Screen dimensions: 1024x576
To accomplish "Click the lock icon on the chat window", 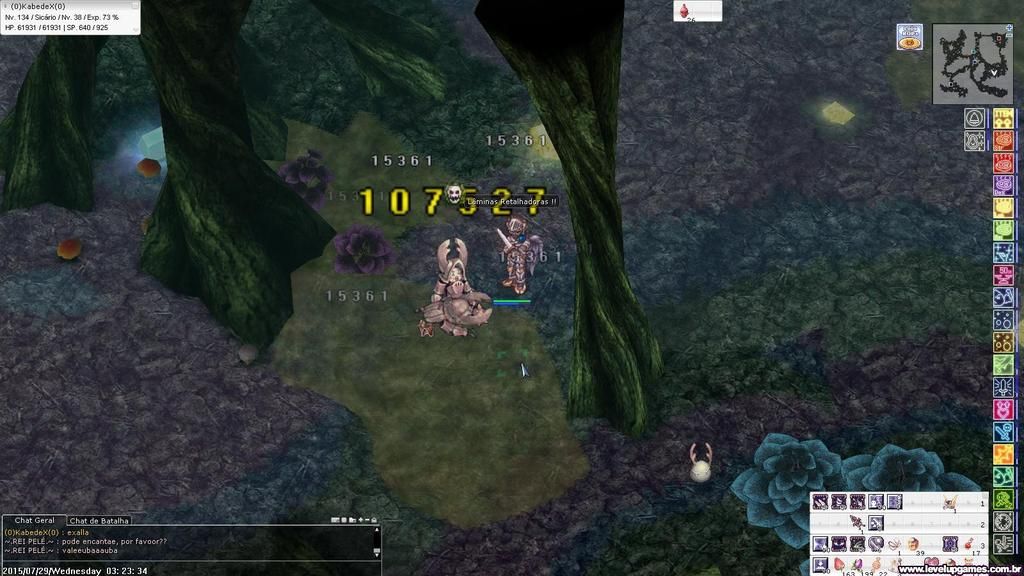I will coord(375,521).
